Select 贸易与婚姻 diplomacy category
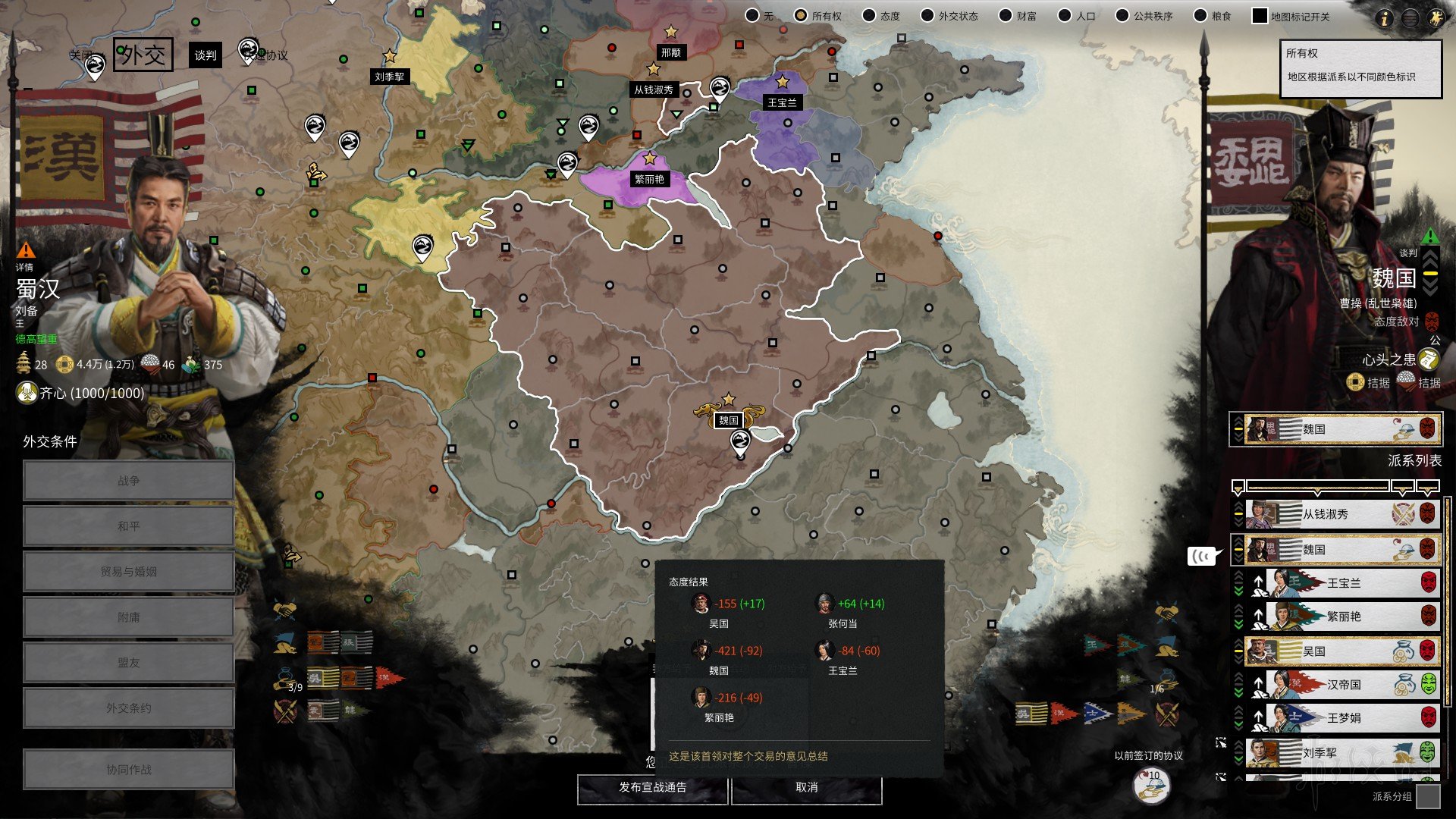 (x=128, y=572)
